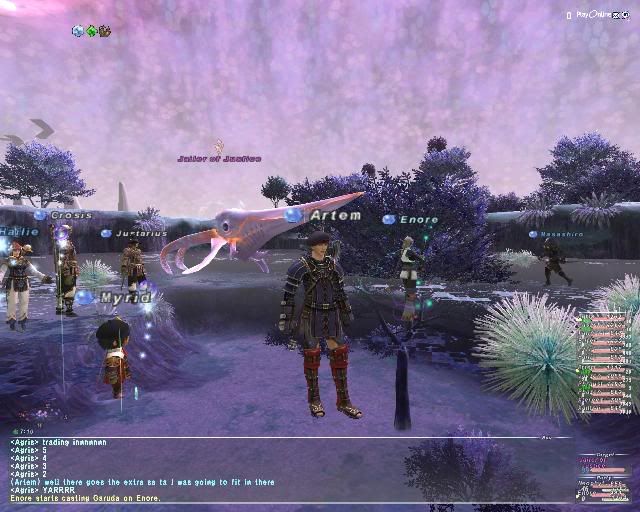Click the blue crystal status effect icon

coord(78,31)
